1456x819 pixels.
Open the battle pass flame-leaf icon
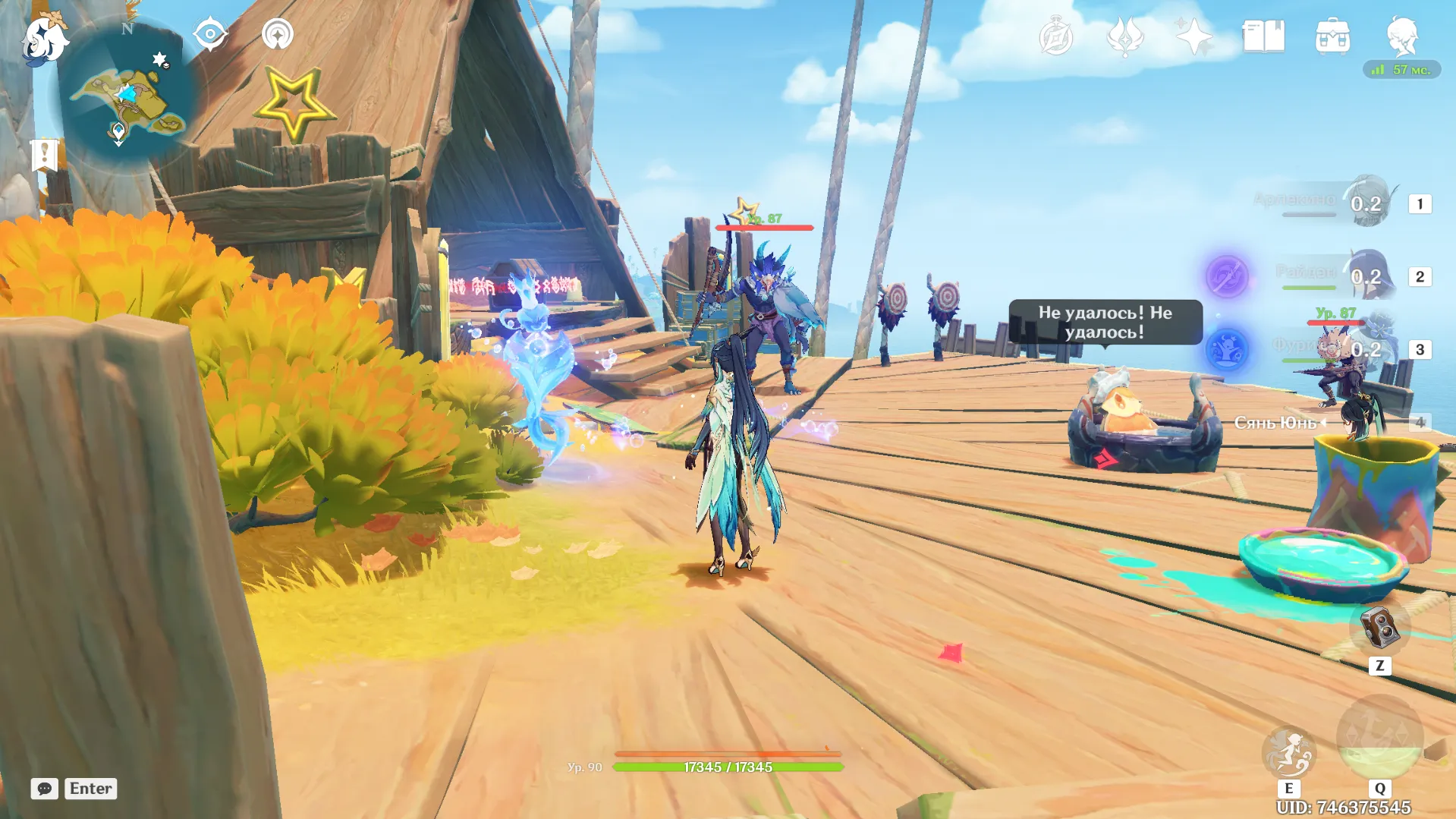(x=1125, y=36)
